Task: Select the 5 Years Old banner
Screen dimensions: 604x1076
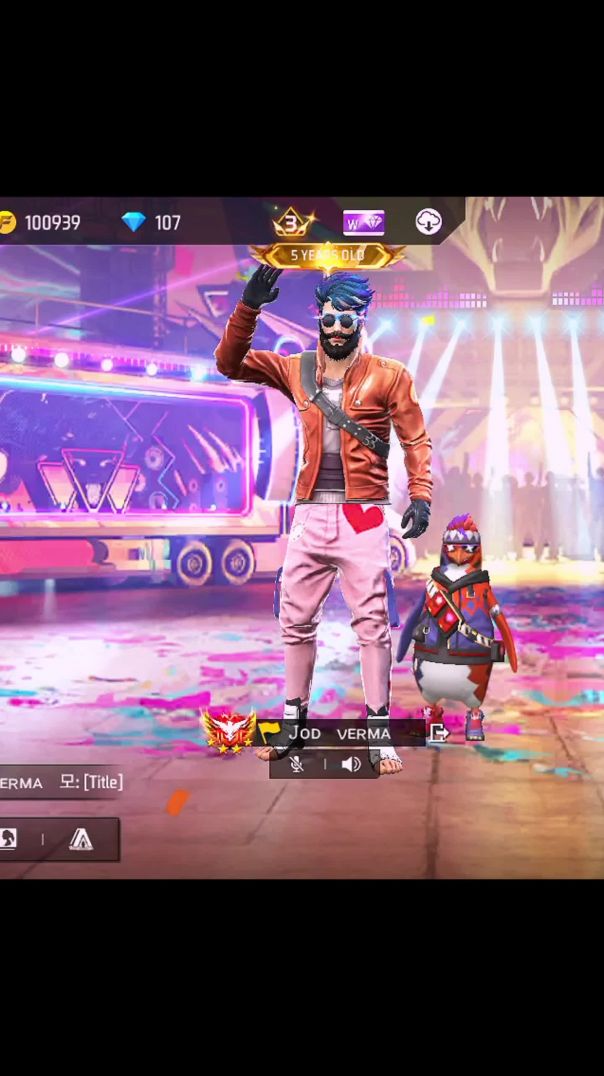Action: point(327,256)
